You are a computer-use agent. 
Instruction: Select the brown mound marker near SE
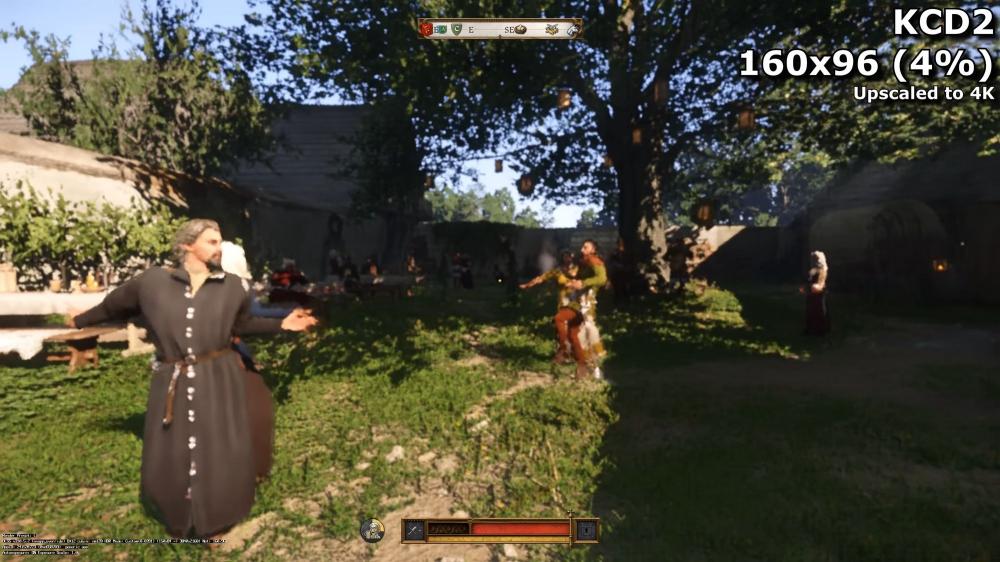[520, 29]
